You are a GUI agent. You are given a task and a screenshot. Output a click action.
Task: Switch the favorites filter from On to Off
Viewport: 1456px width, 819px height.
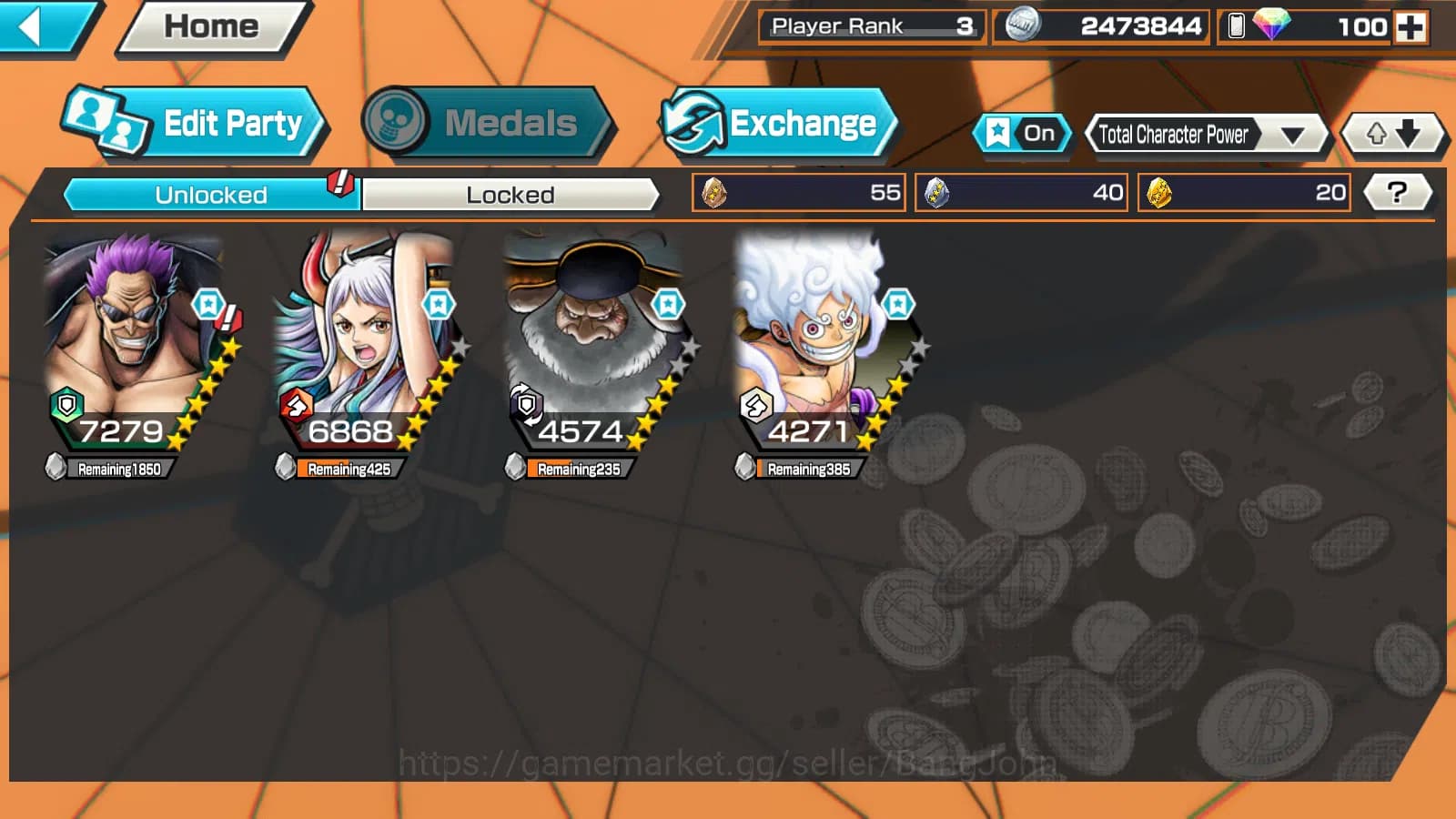point(1024,133)
